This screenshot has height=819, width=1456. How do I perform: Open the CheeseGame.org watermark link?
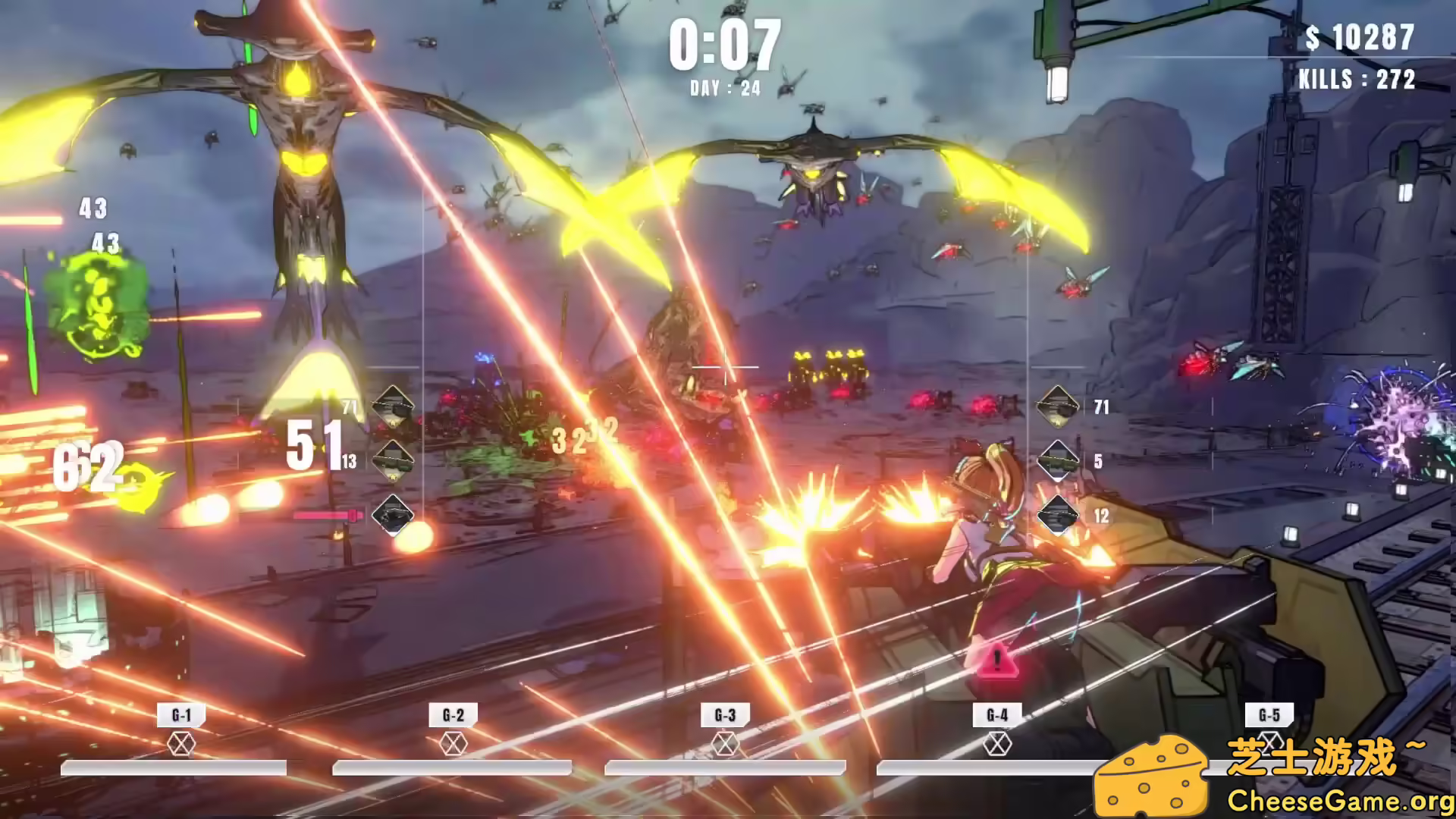point(1340,801)
